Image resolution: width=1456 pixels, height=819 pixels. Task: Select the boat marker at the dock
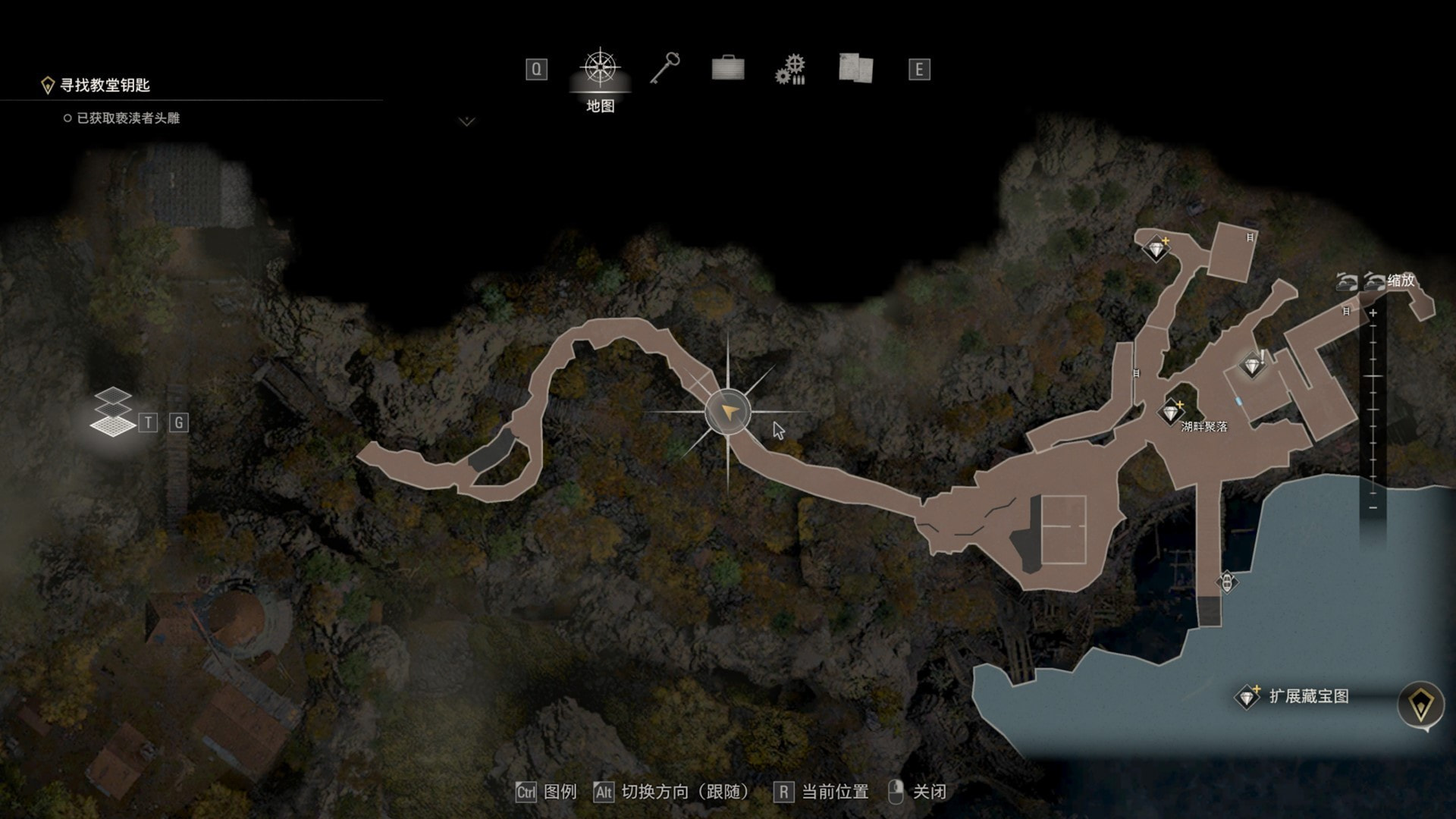(1226, 582)
